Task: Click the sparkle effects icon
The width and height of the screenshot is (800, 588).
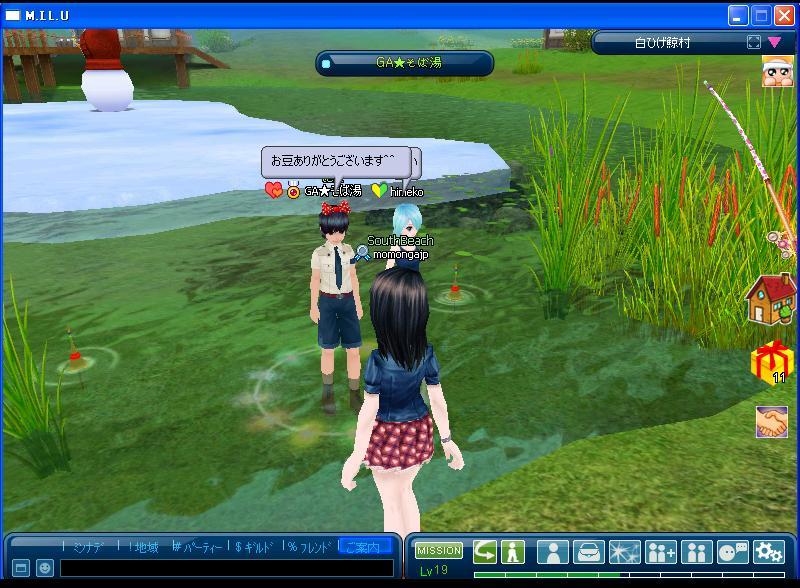Action: [x=625, y=552]
